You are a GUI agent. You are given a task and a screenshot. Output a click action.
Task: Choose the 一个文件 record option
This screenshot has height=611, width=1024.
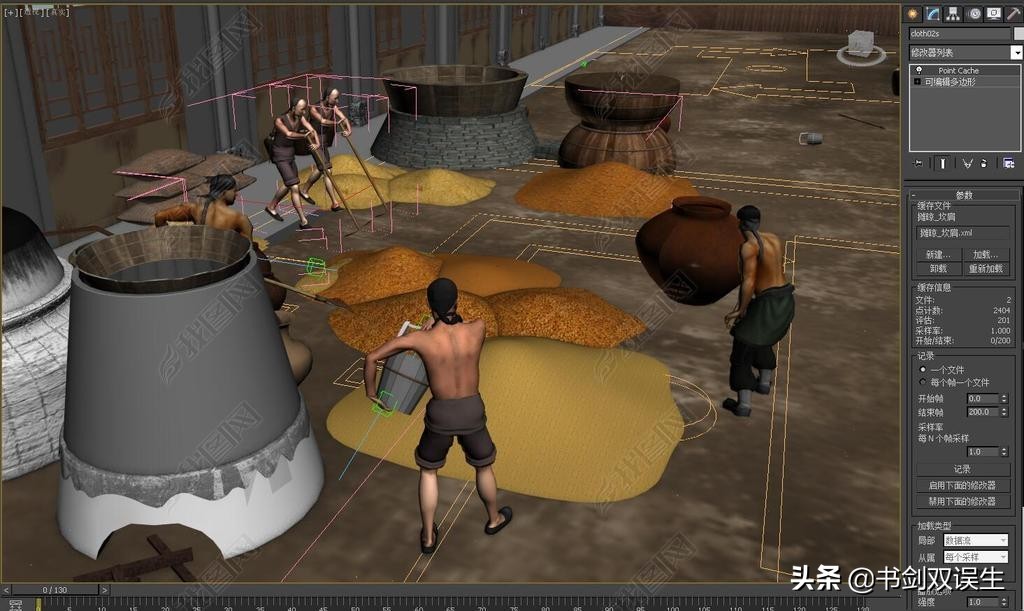click(x=923, y=369)
